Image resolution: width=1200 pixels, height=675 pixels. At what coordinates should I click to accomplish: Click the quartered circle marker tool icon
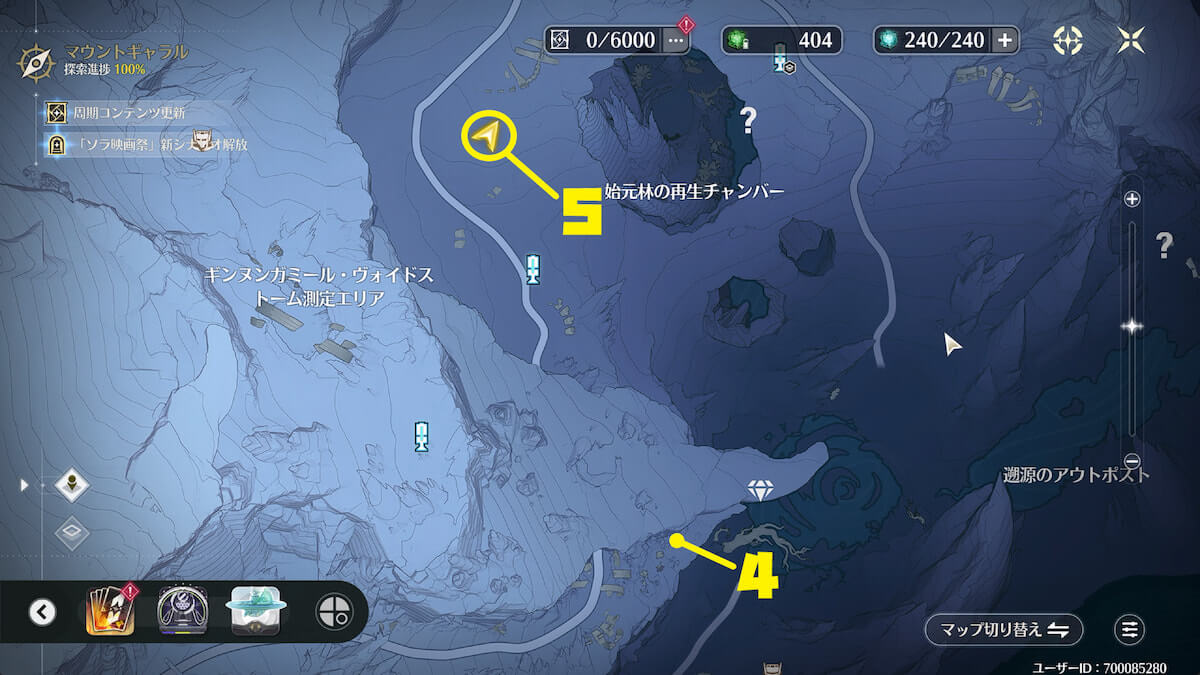(x=332, y=611)
